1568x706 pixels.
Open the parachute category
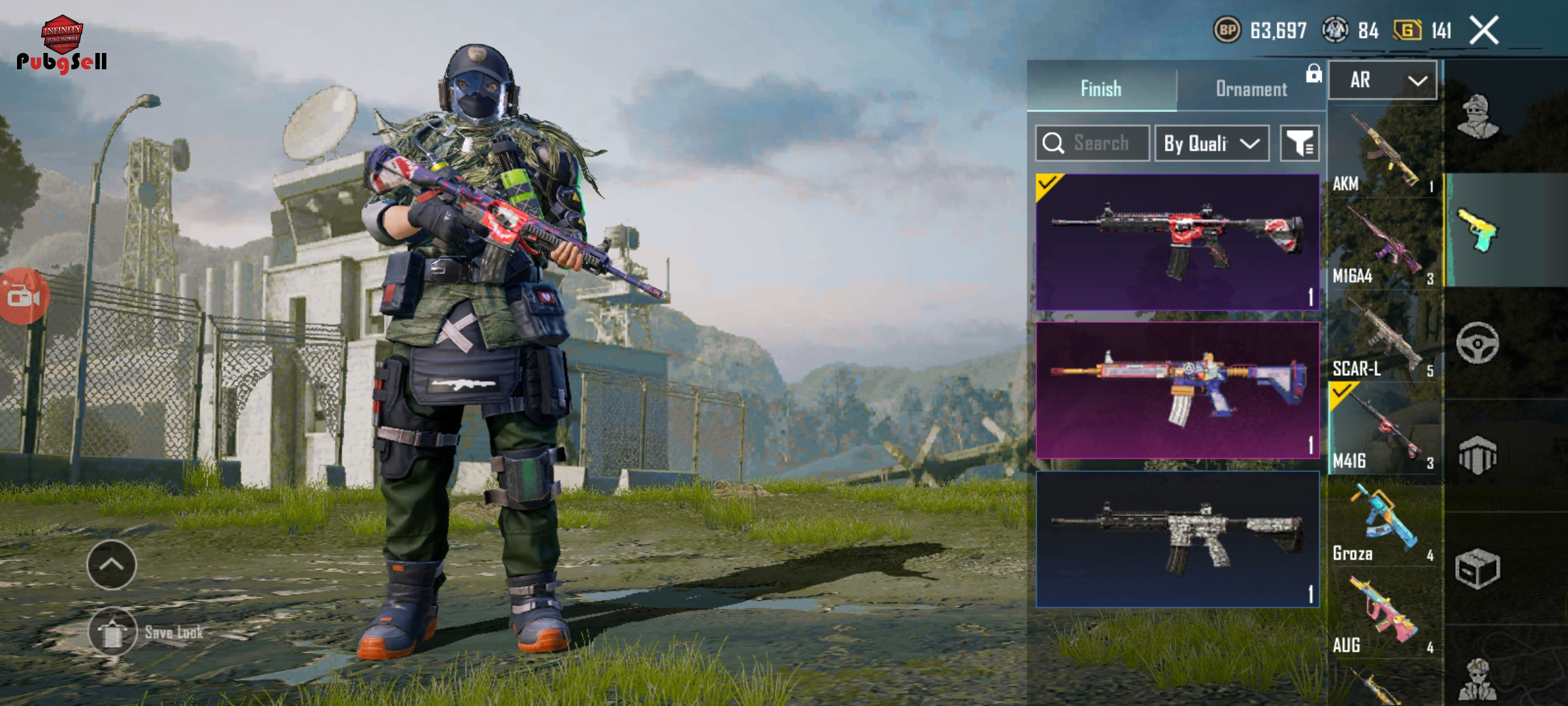pos(1477,456)
